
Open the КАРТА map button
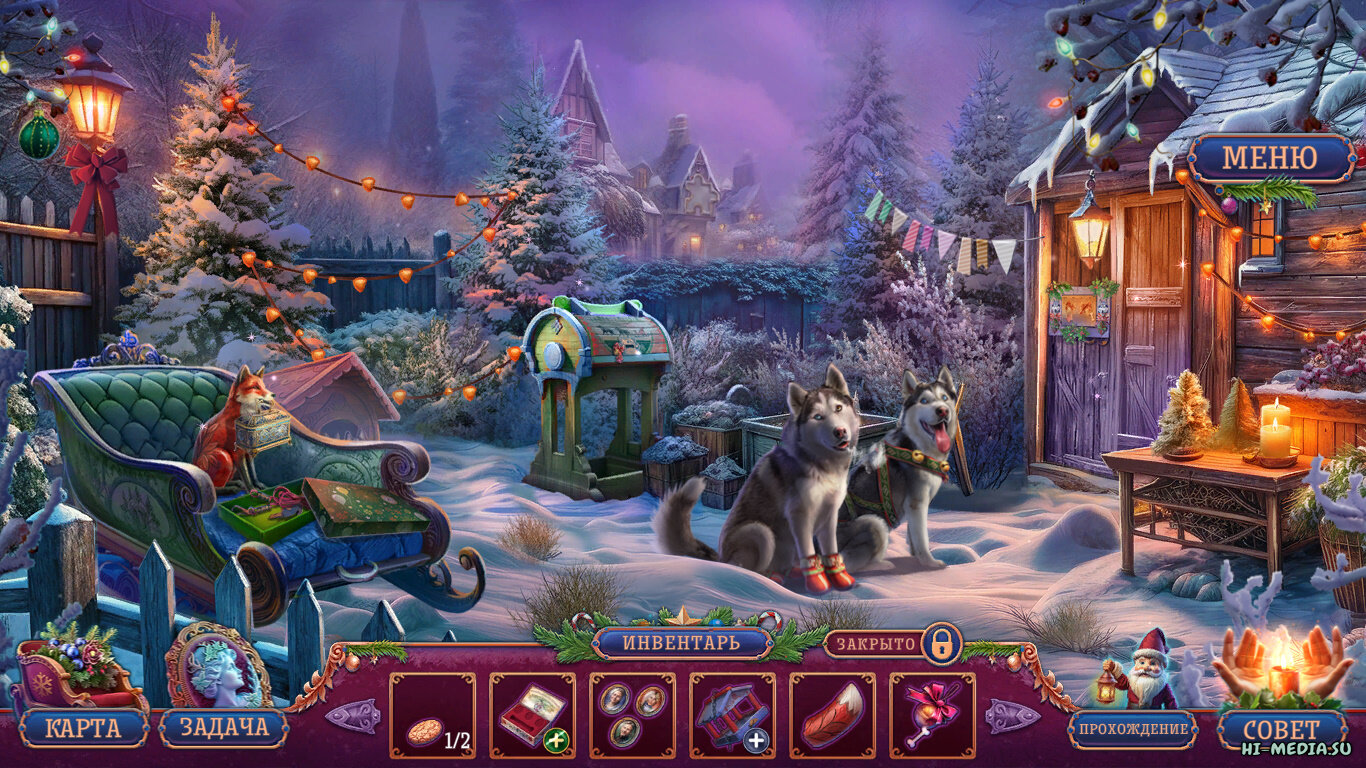tap(83, 728)
